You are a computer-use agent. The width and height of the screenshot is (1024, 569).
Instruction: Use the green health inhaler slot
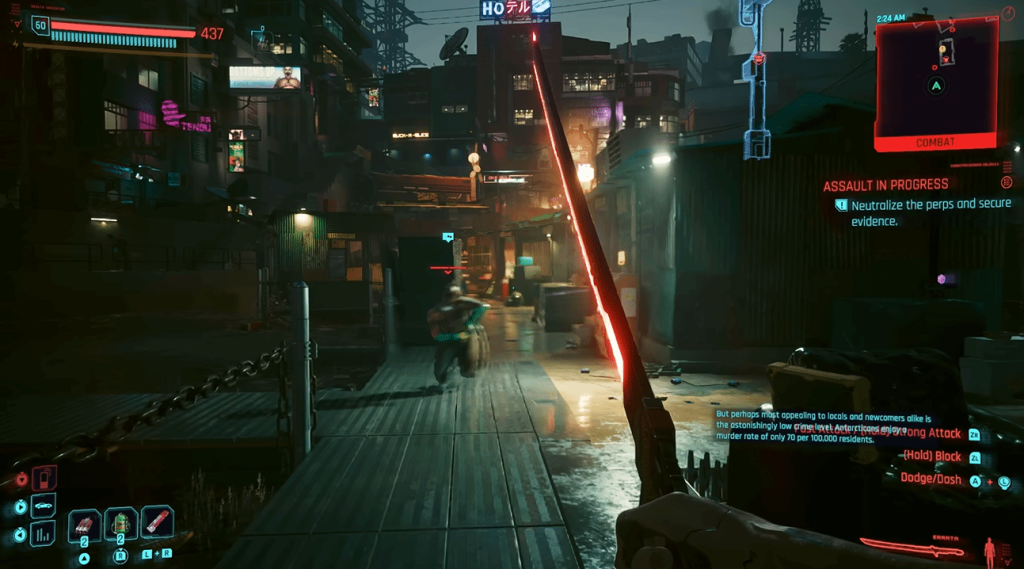coord(121,524)
